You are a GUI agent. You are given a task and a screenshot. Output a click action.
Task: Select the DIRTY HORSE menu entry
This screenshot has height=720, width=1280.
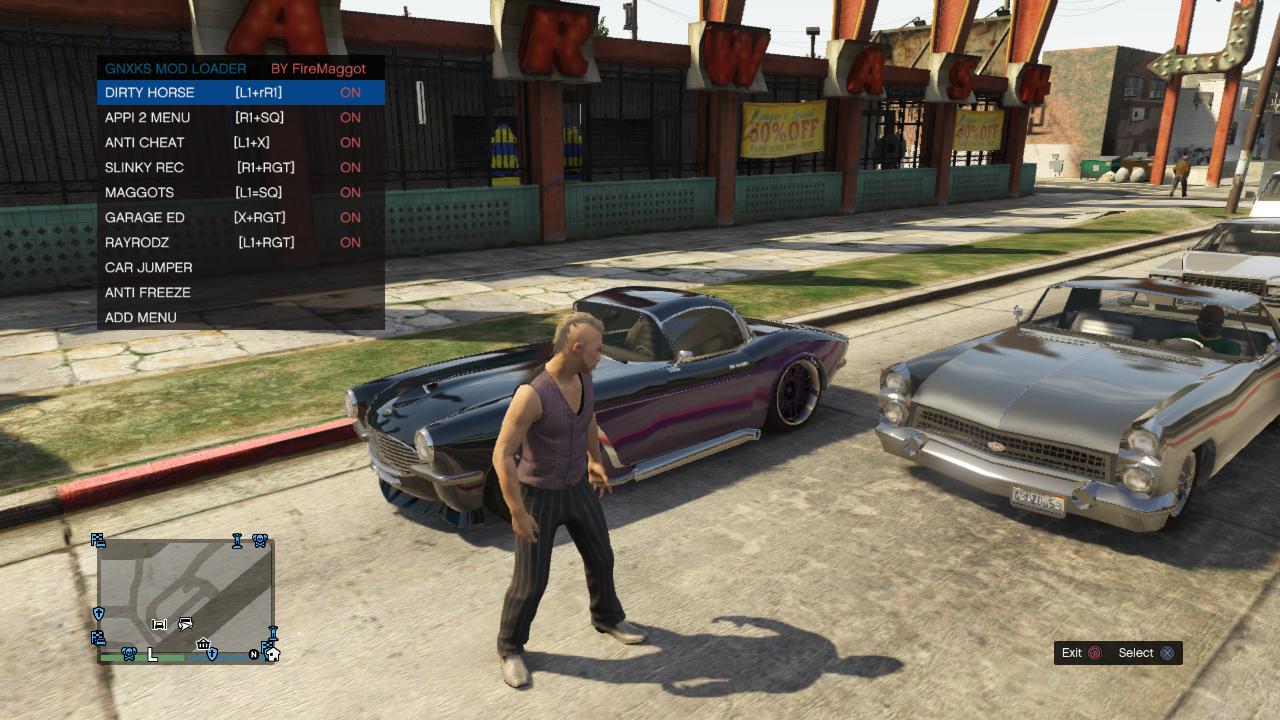(x=150, y=93)
